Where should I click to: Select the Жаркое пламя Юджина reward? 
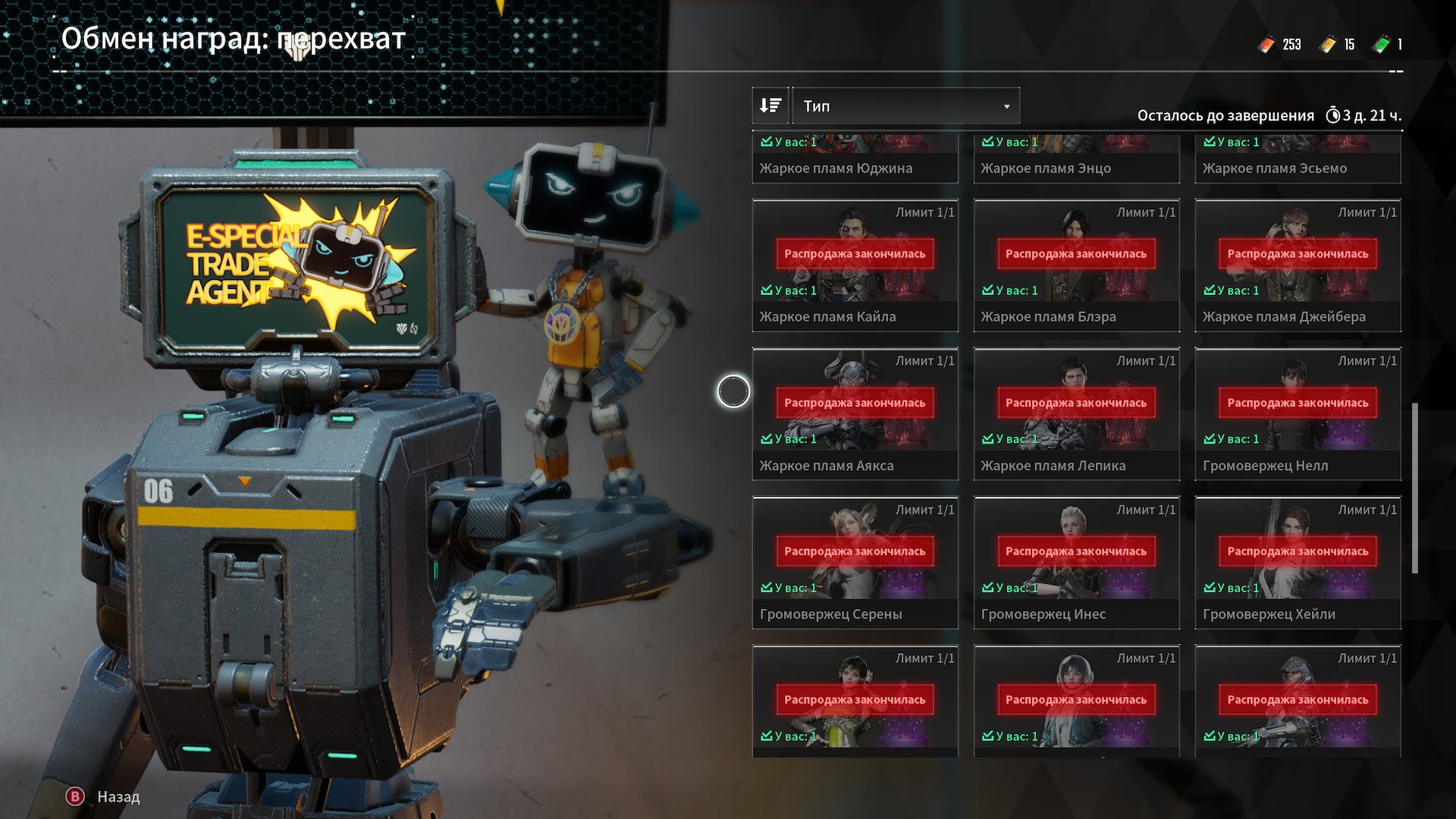click(855, 159)
